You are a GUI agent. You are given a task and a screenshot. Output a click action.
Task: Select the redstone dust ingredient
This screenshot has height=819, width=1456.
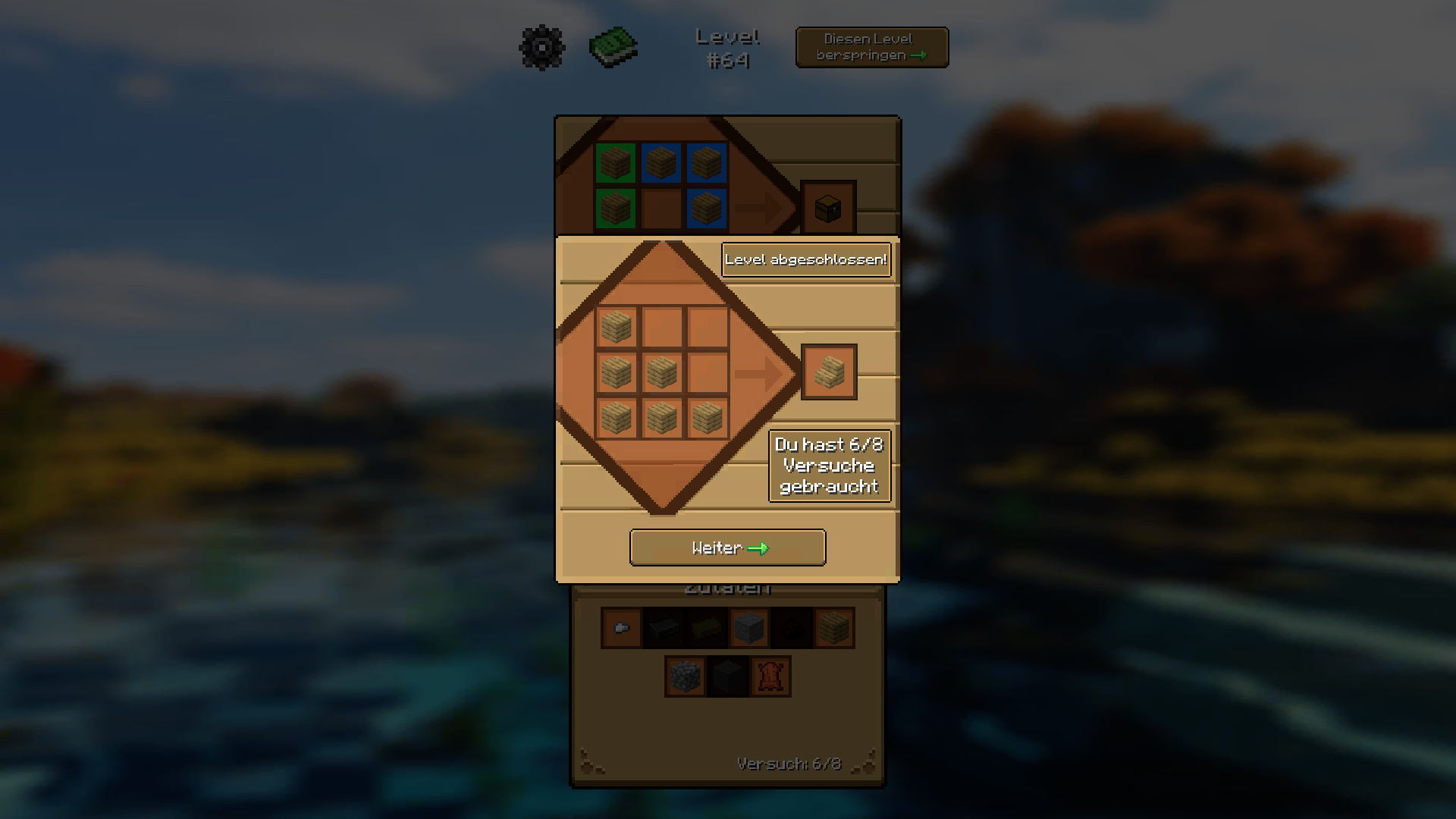pos(791,627)
